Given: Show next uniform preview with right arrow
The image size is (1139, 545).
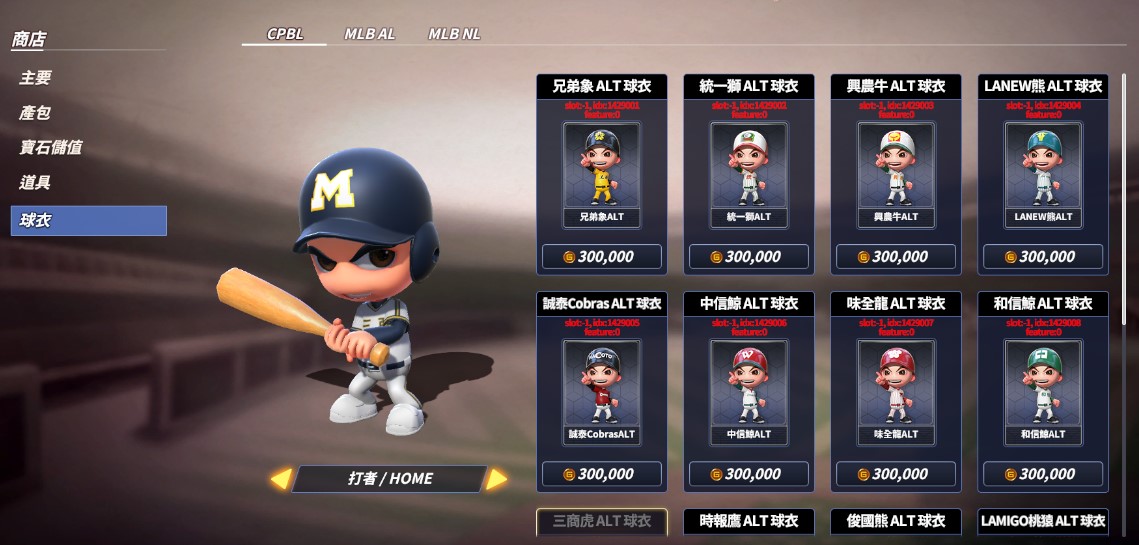Looking at the screenshot, I should point(496,479).
